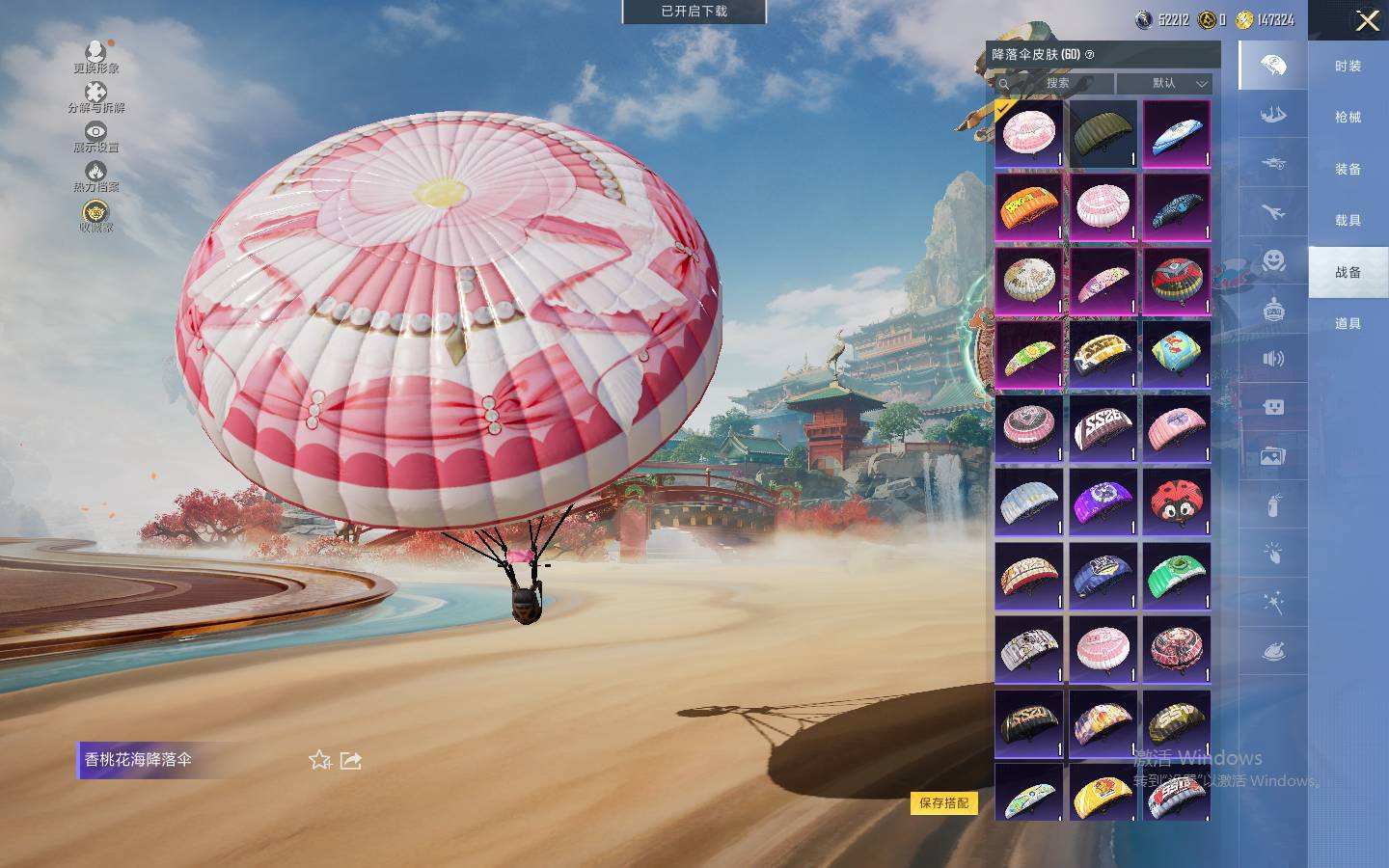Open 展示设置 display settings
The width and height of the screenshot is (1389, 868).
(95, 137)
